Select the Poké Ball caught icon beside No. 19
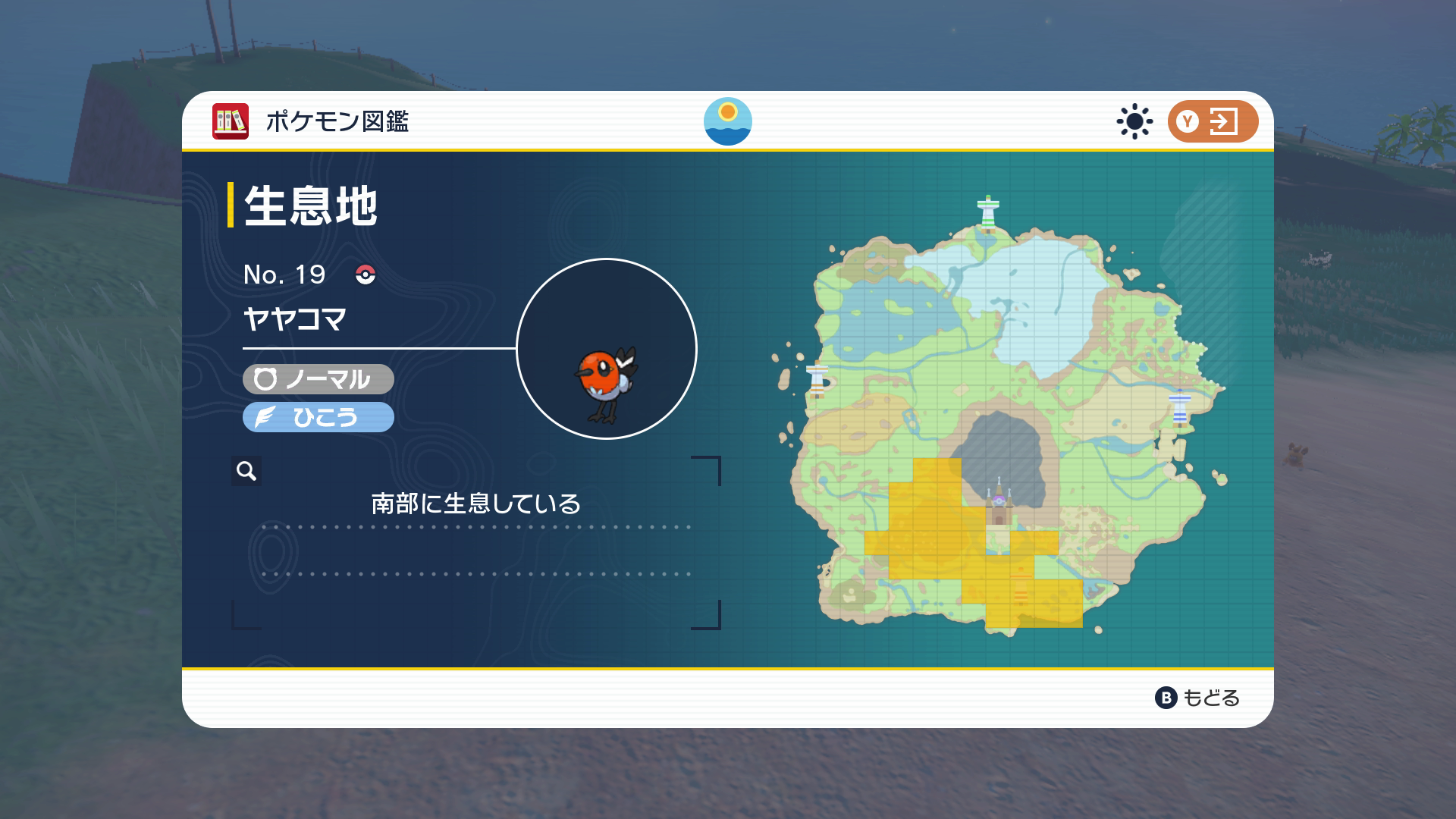The width and height of the screenshot is (1456, 819). pyautogui.click(x=365, y=276)
